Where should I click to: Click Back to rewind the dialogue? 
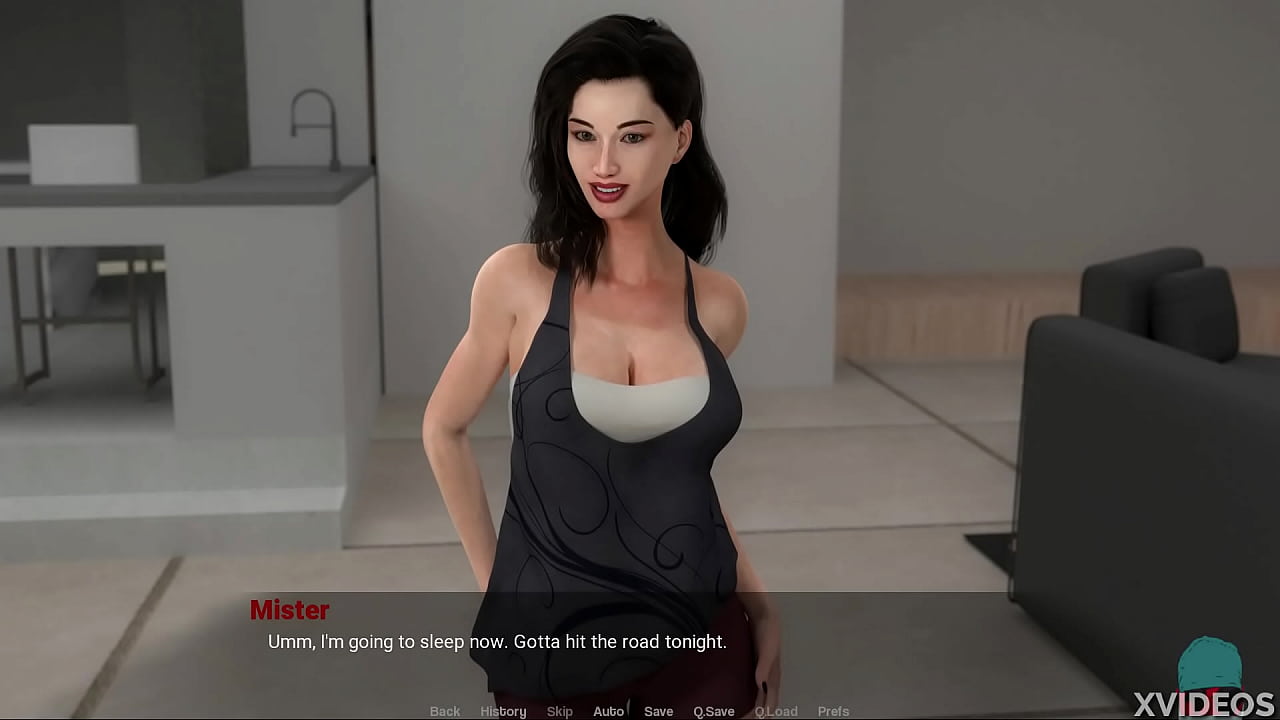click(x=444, y=711)
